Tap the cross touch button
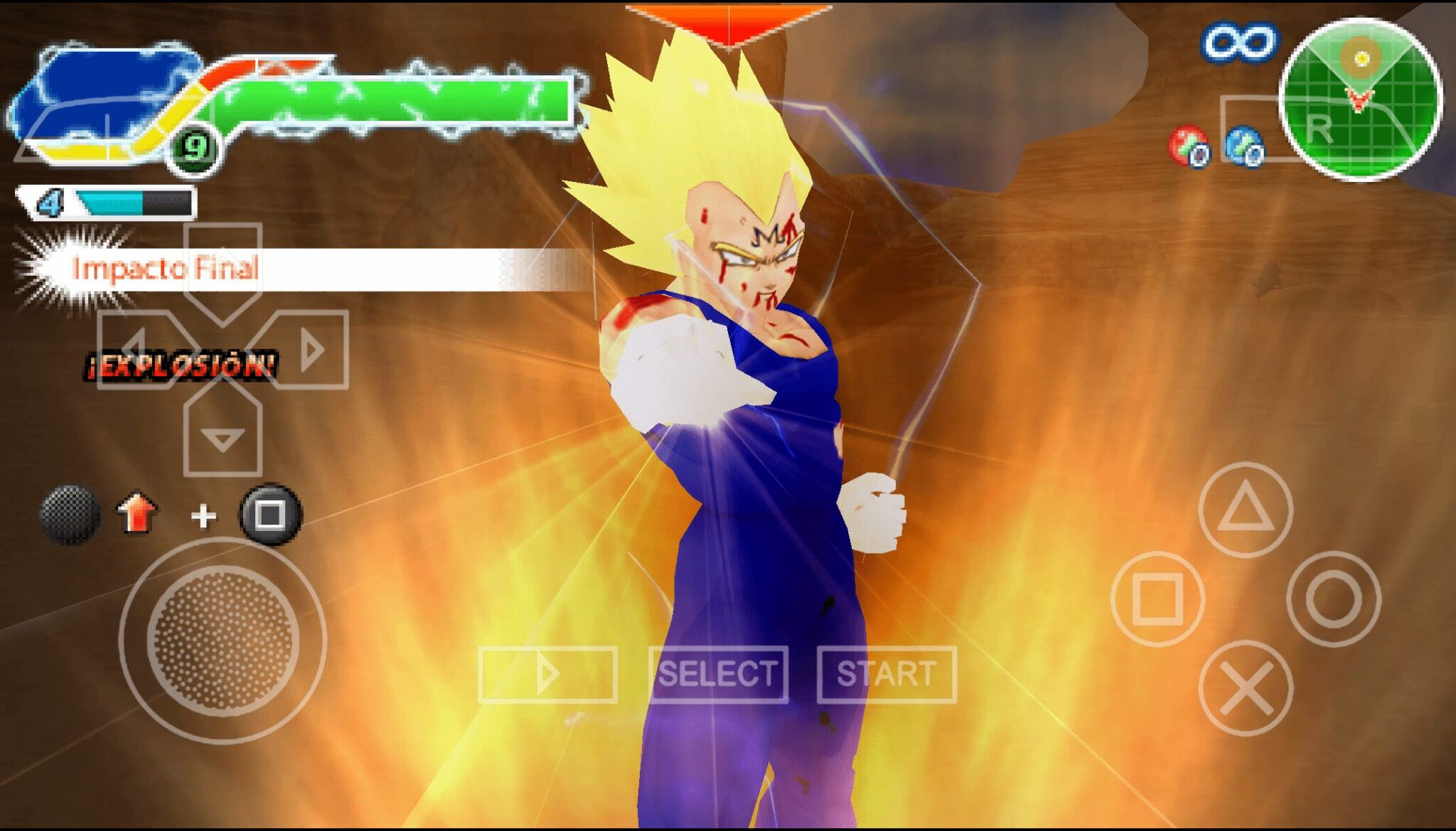 pyautogui.click(x=1245, y=688)
